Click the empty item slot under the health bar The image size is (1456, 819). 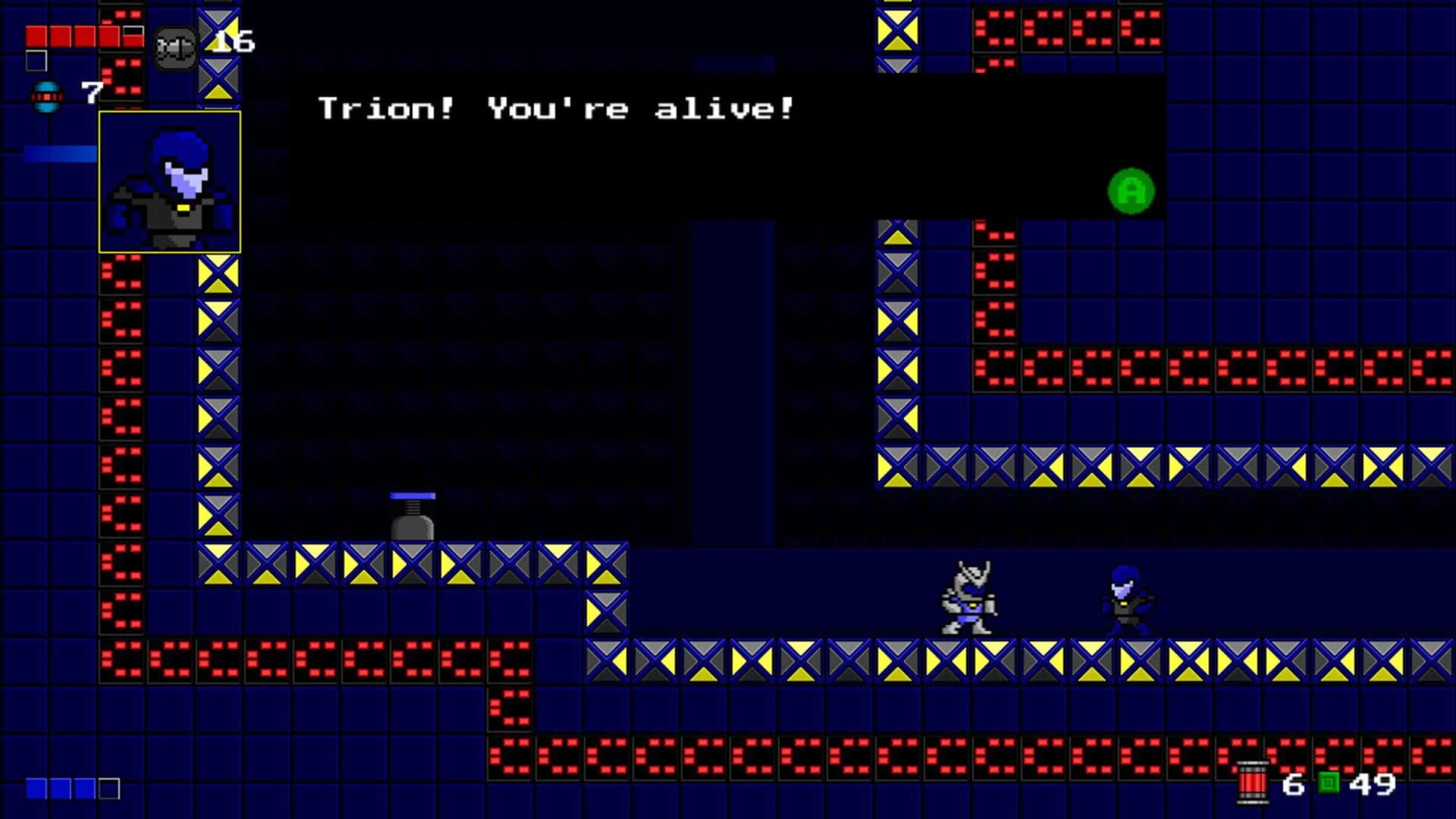pyautogui.click(x=36, y=61)
